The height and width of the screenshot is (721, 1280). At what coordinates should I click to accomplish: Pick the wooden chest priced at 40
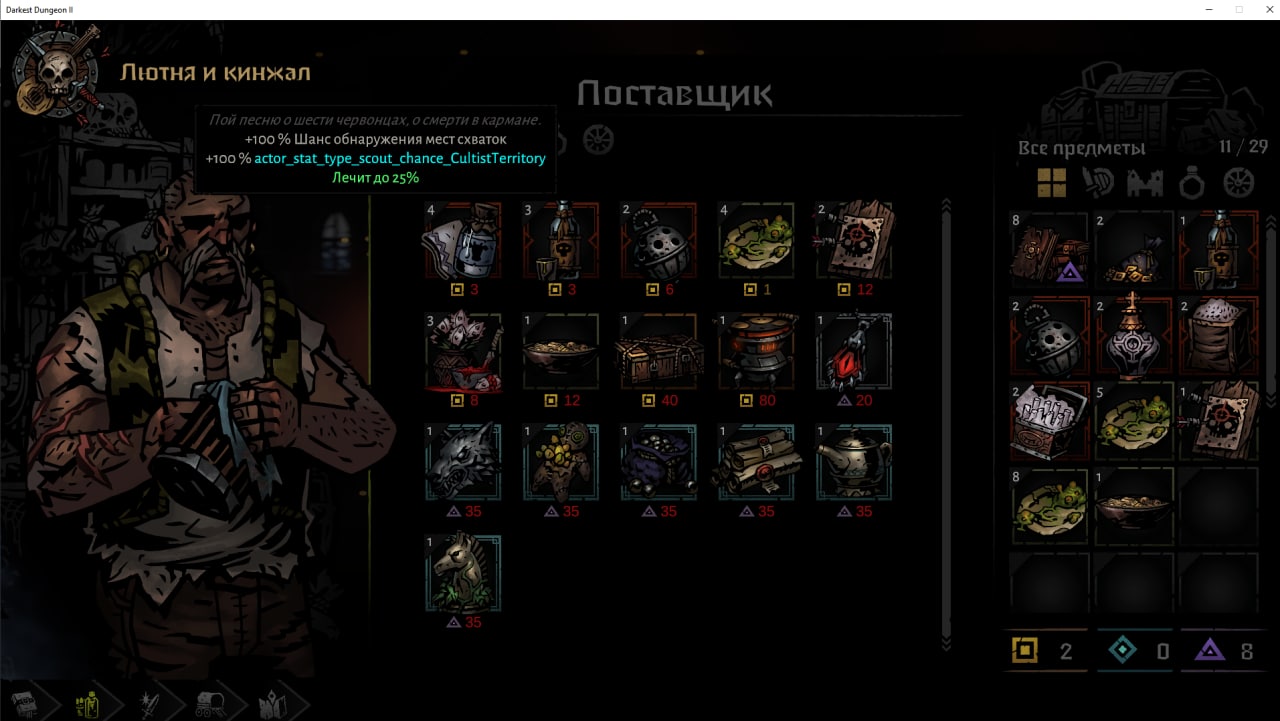click(x=658, y=352)
